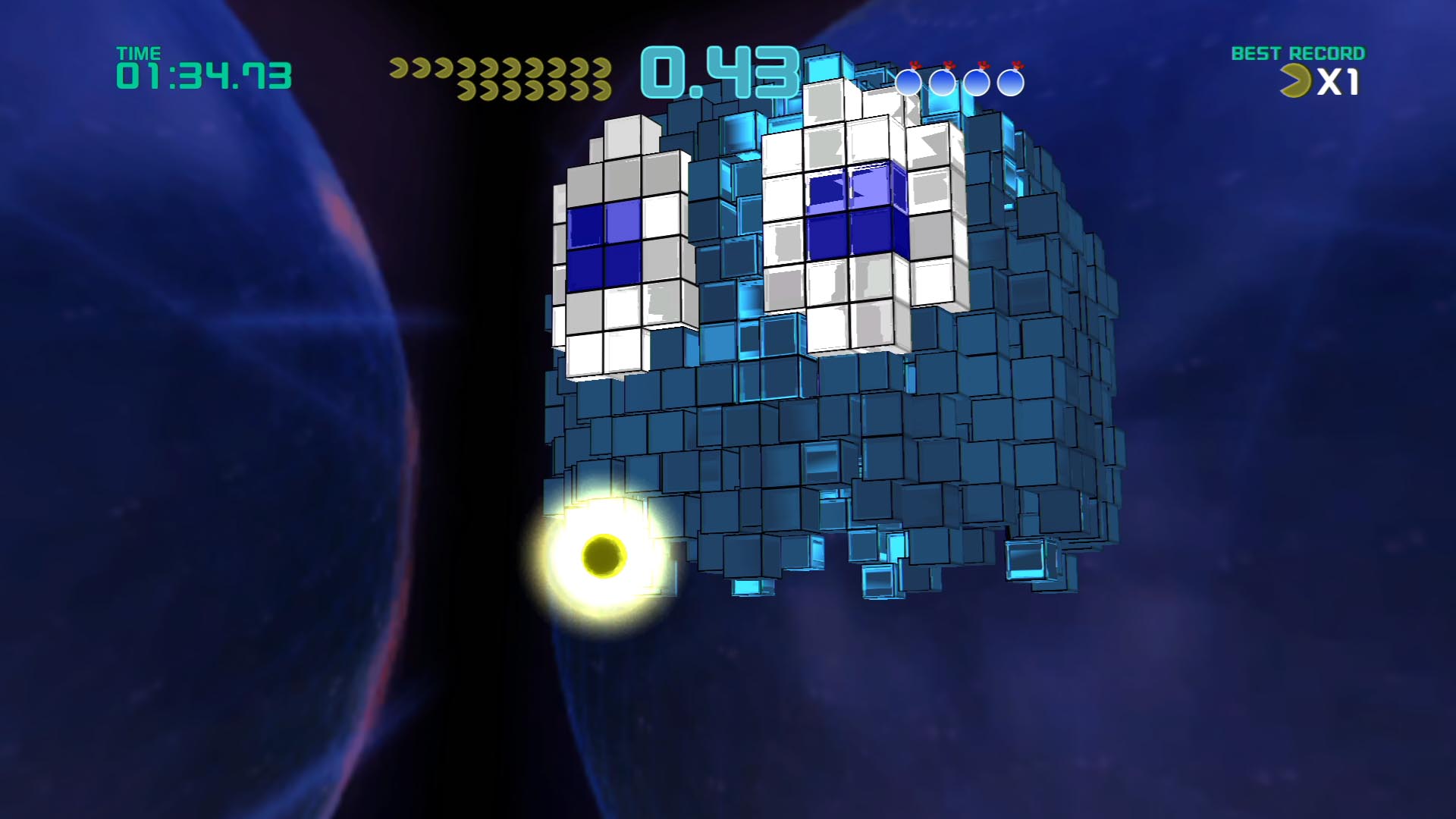Click the rightmost bomb icon

coord(1012,82)
